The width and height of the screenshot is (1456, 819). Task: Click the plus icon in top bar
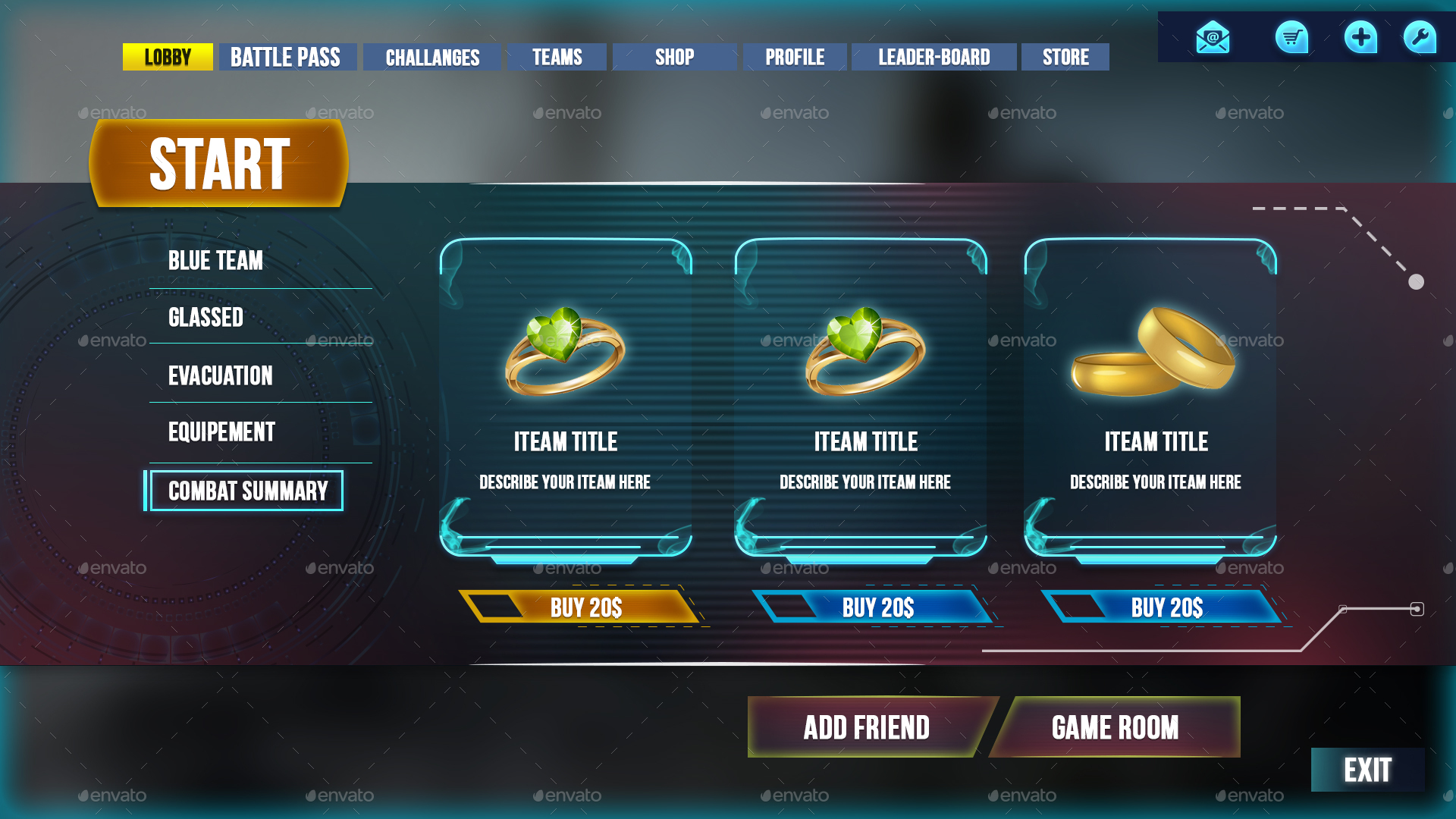[1361, 36]
